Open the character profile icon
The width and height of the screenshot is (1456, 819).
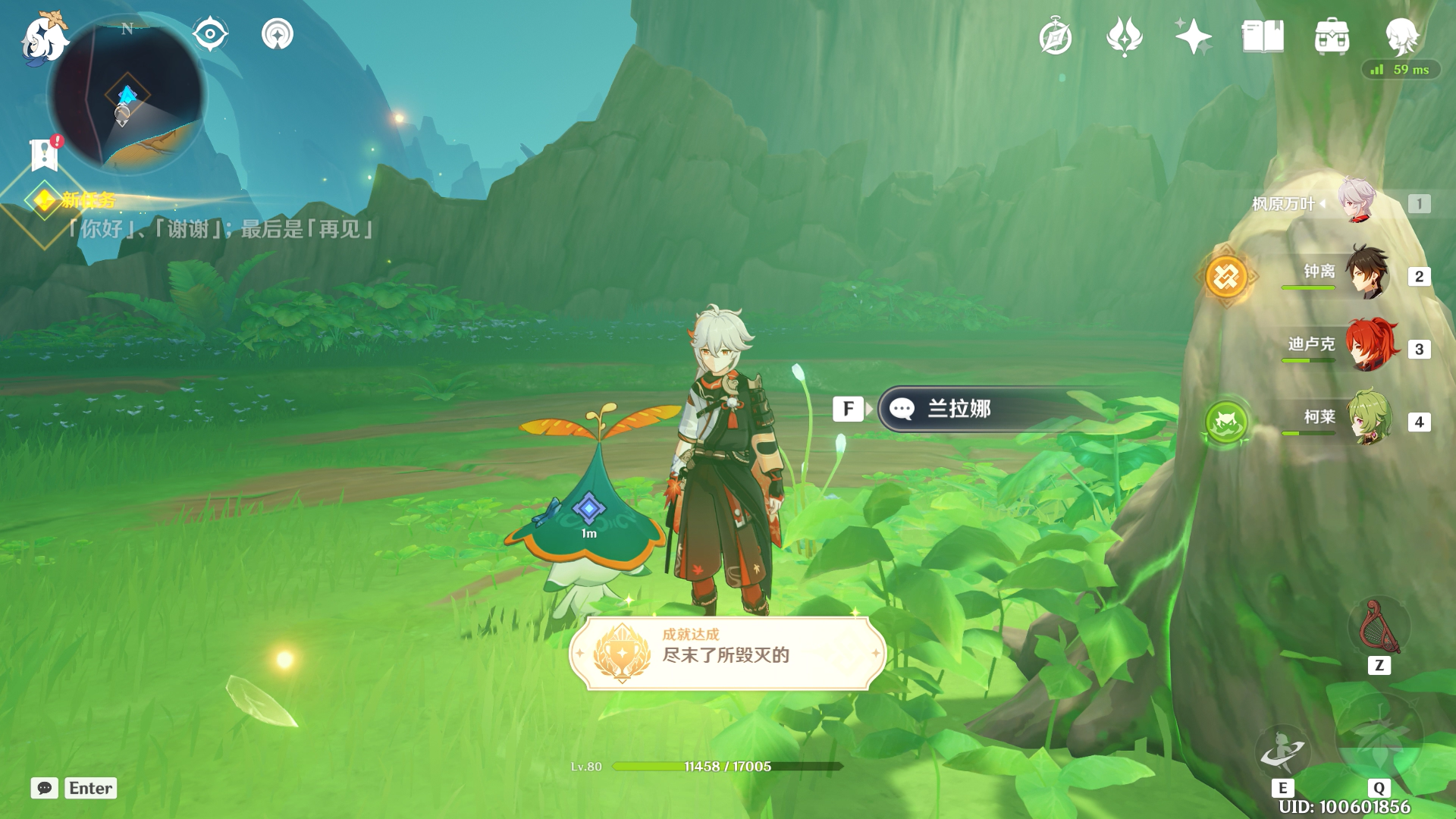[1401, 35]
